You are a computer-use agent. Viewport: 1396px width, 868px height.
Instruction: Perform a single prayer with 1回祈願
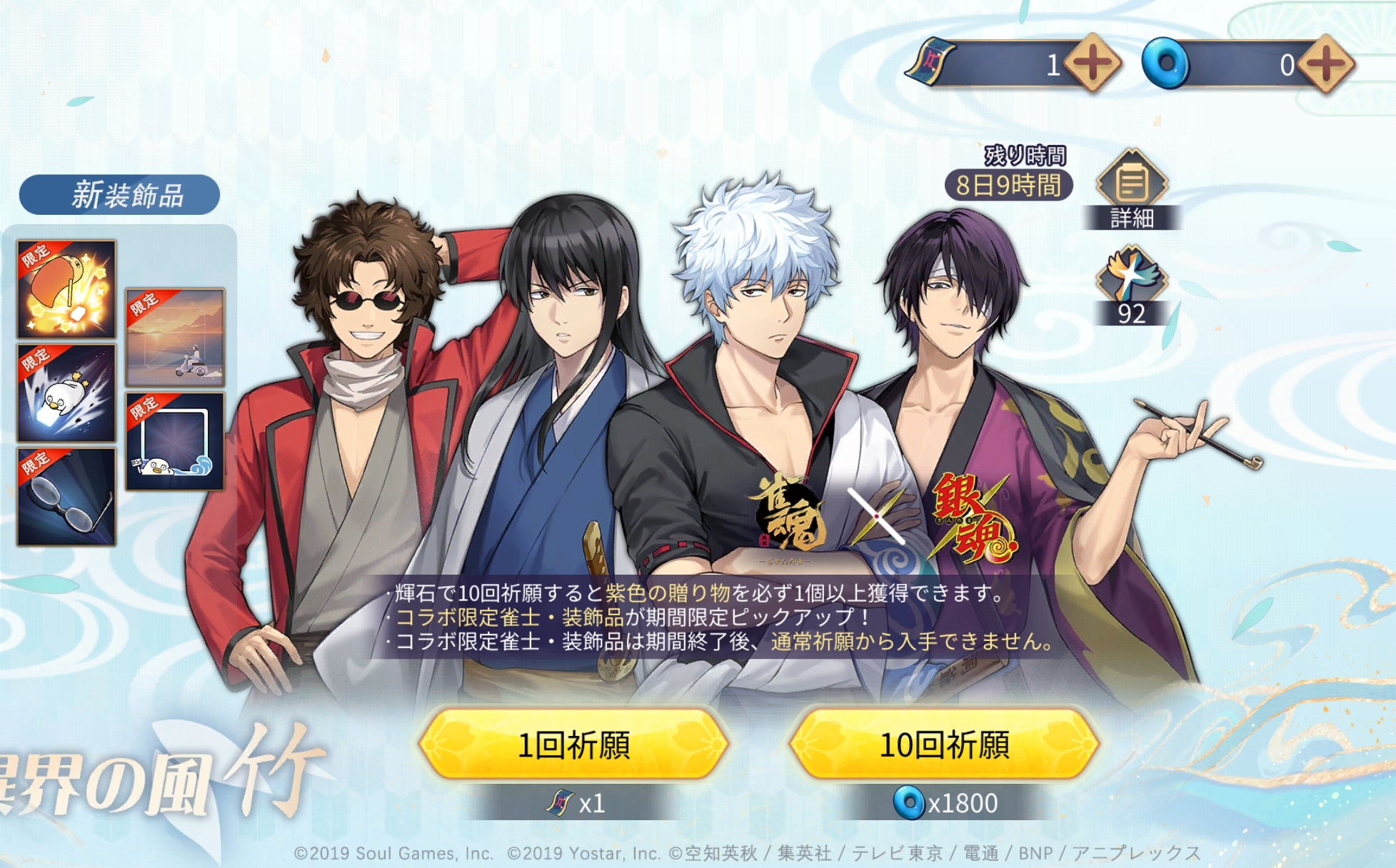pos(573,745)
